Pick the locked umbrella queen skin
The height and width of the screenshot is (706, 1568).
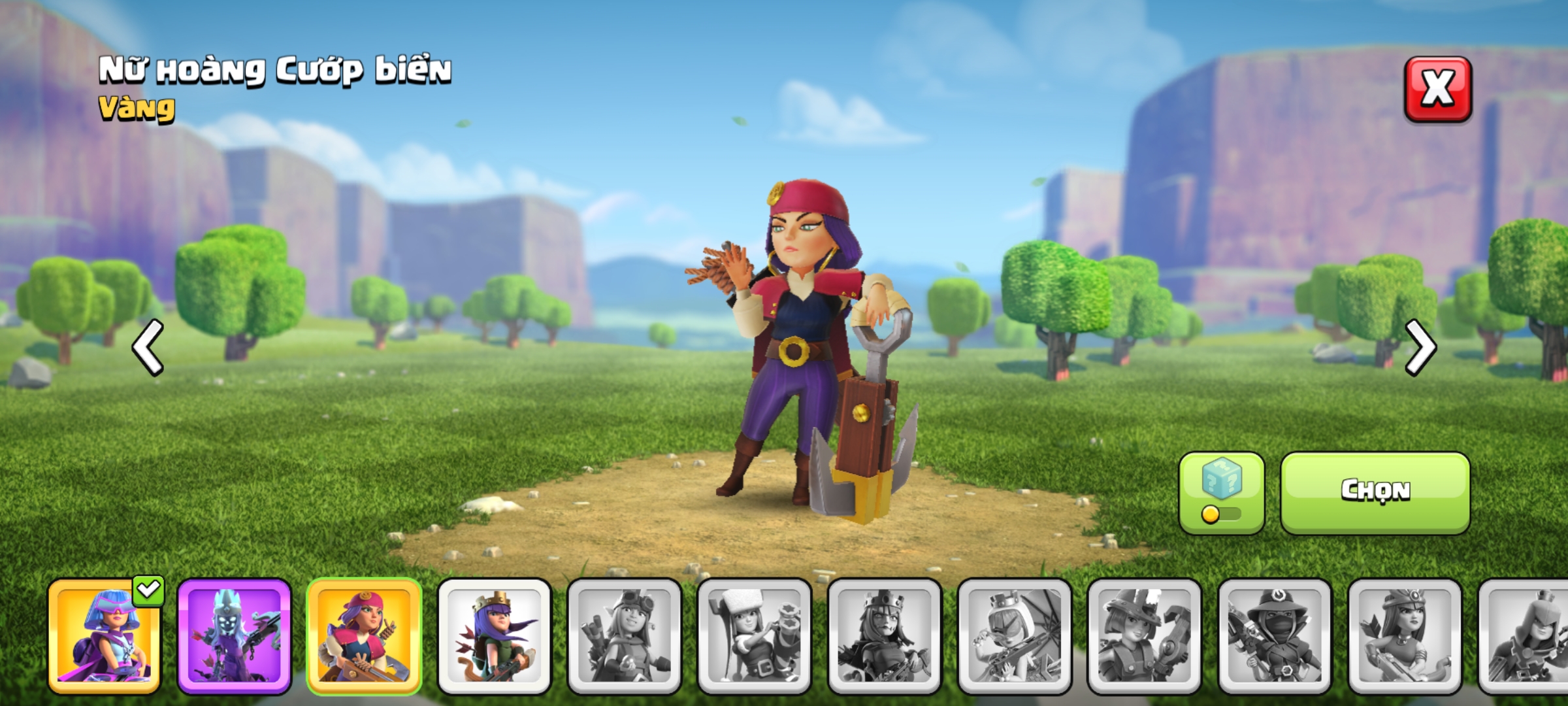(1015, 635)
